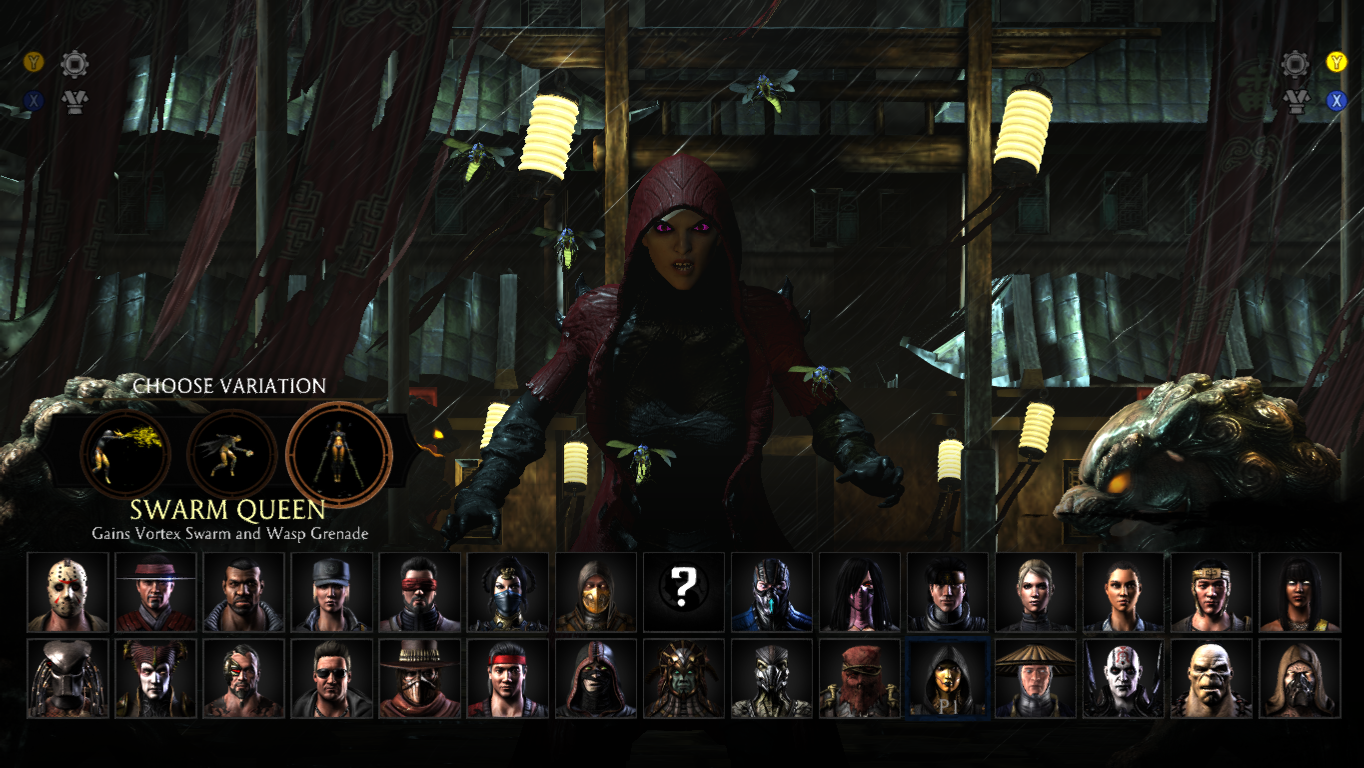Choose the question mark random tile
Screen dimensions: 1364x768
[684, 592]
